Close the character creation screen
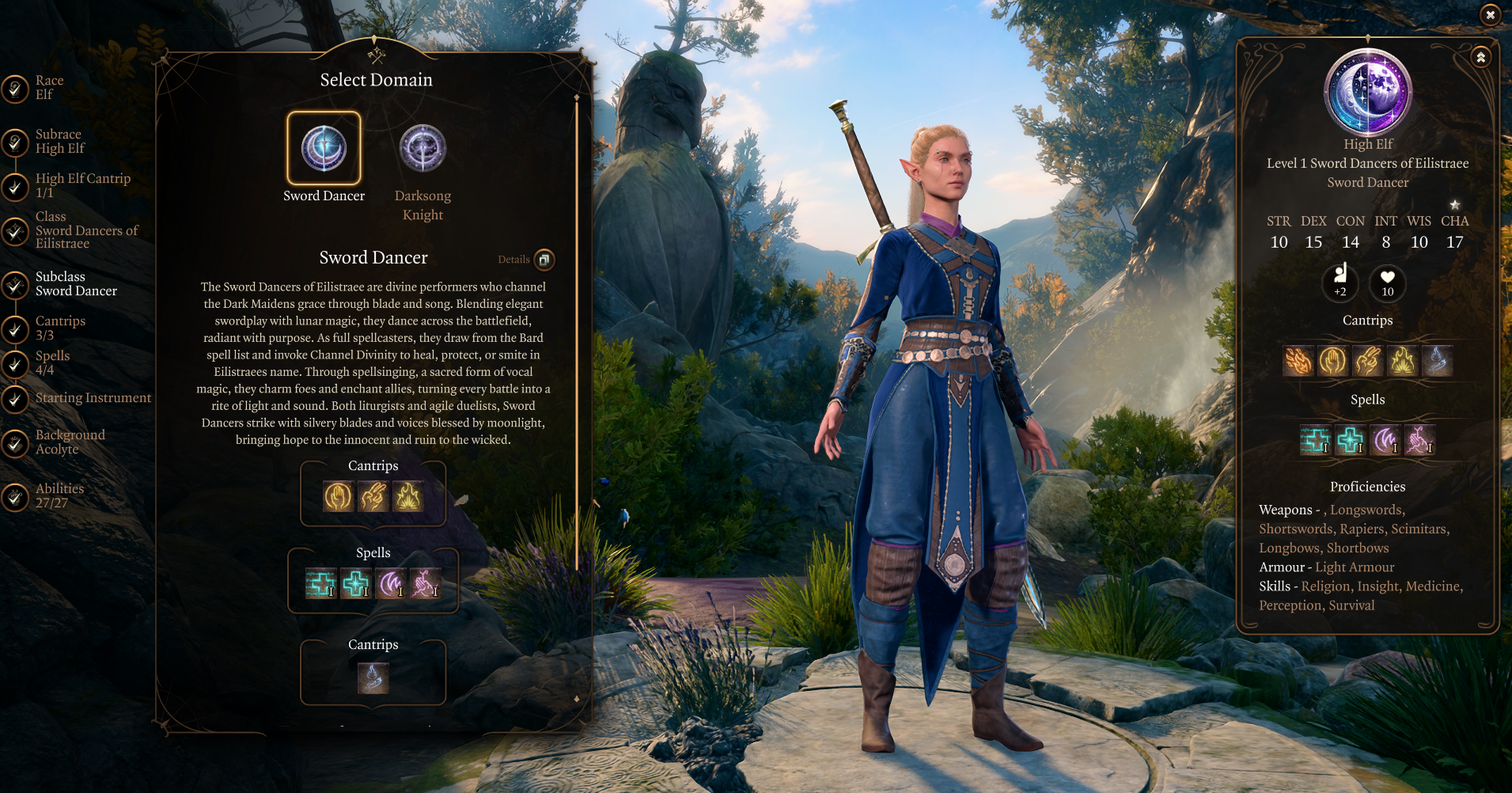 [x=1490, y=14]
